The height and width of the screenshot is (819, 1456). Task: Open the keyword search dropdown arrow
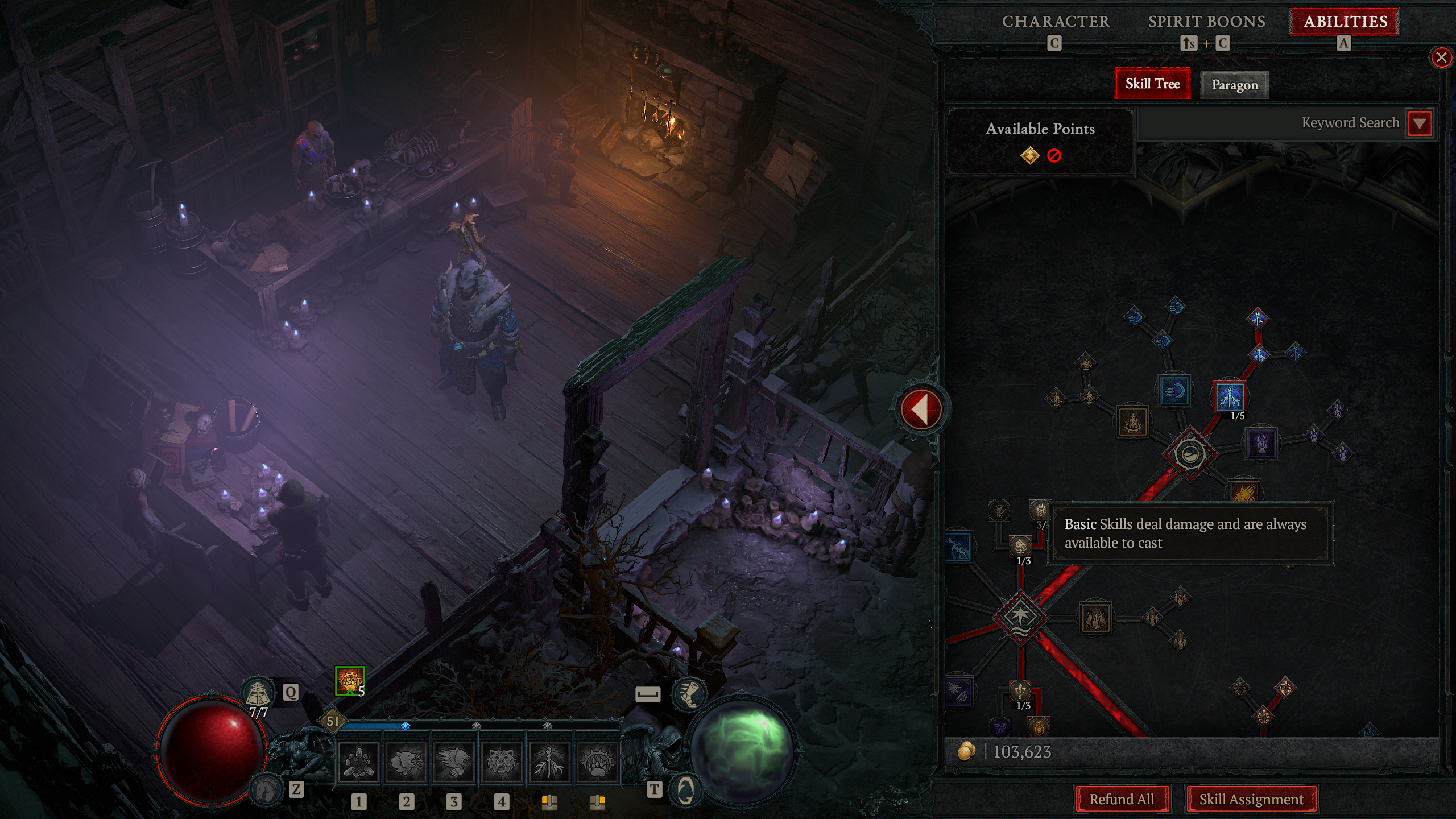(x=1420, y=123)
